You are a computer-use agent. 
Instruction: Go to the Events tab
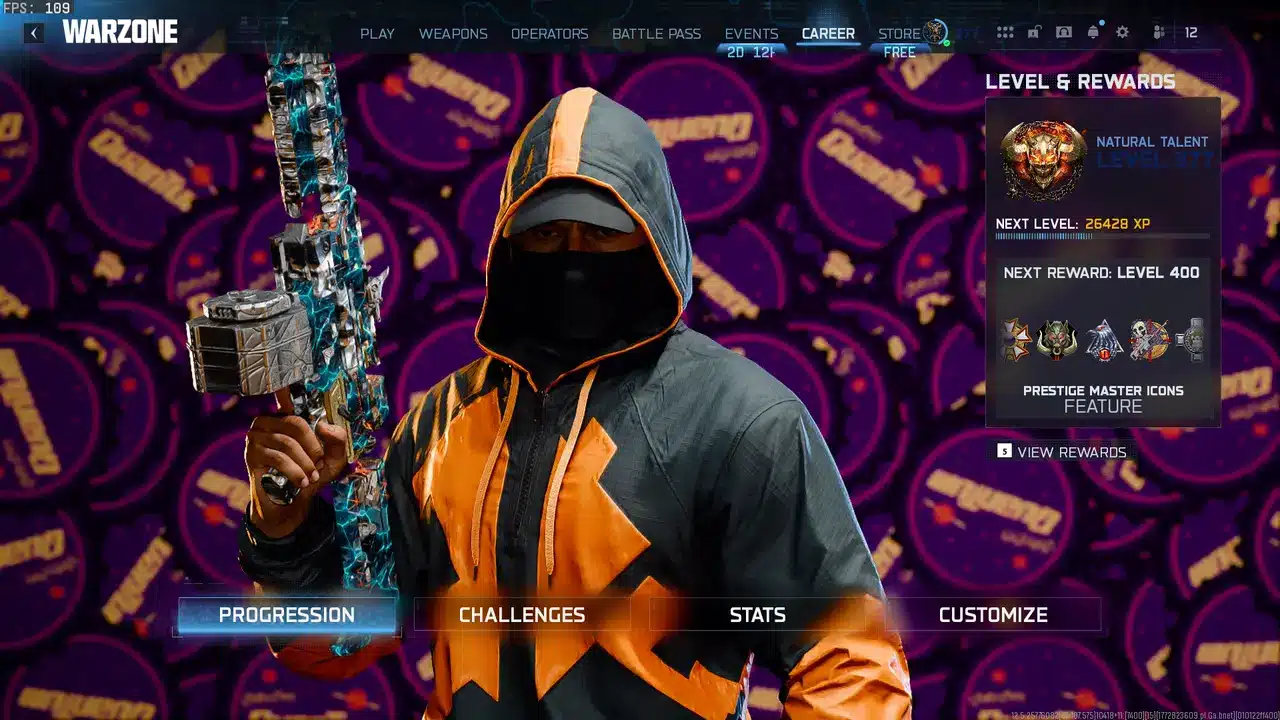(751, 34)
